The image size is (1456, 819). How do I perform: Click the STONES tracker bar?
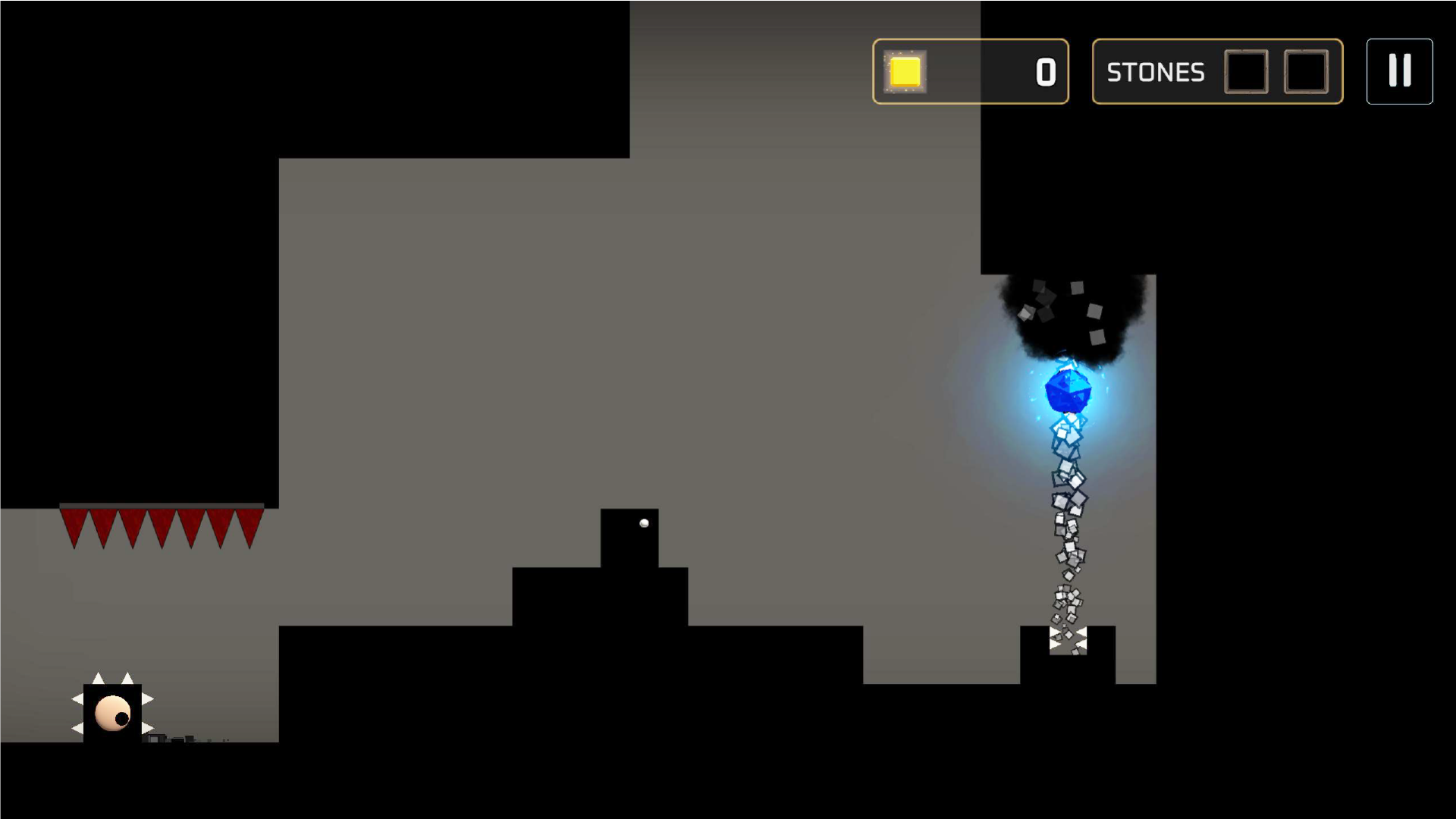coord(1216,72)
